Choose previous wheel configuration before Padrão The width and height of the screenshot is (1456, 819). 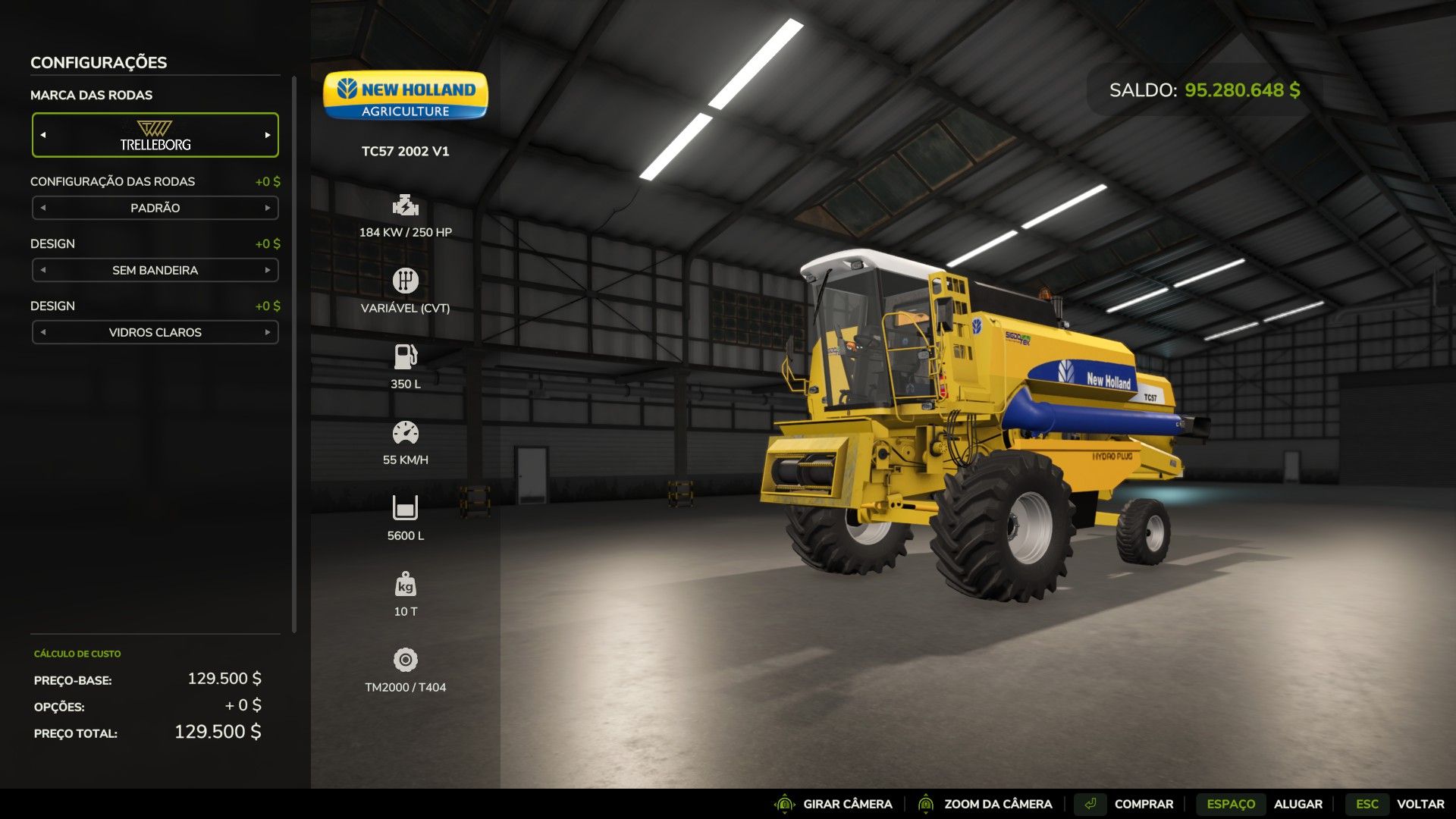tap(43, 208)
